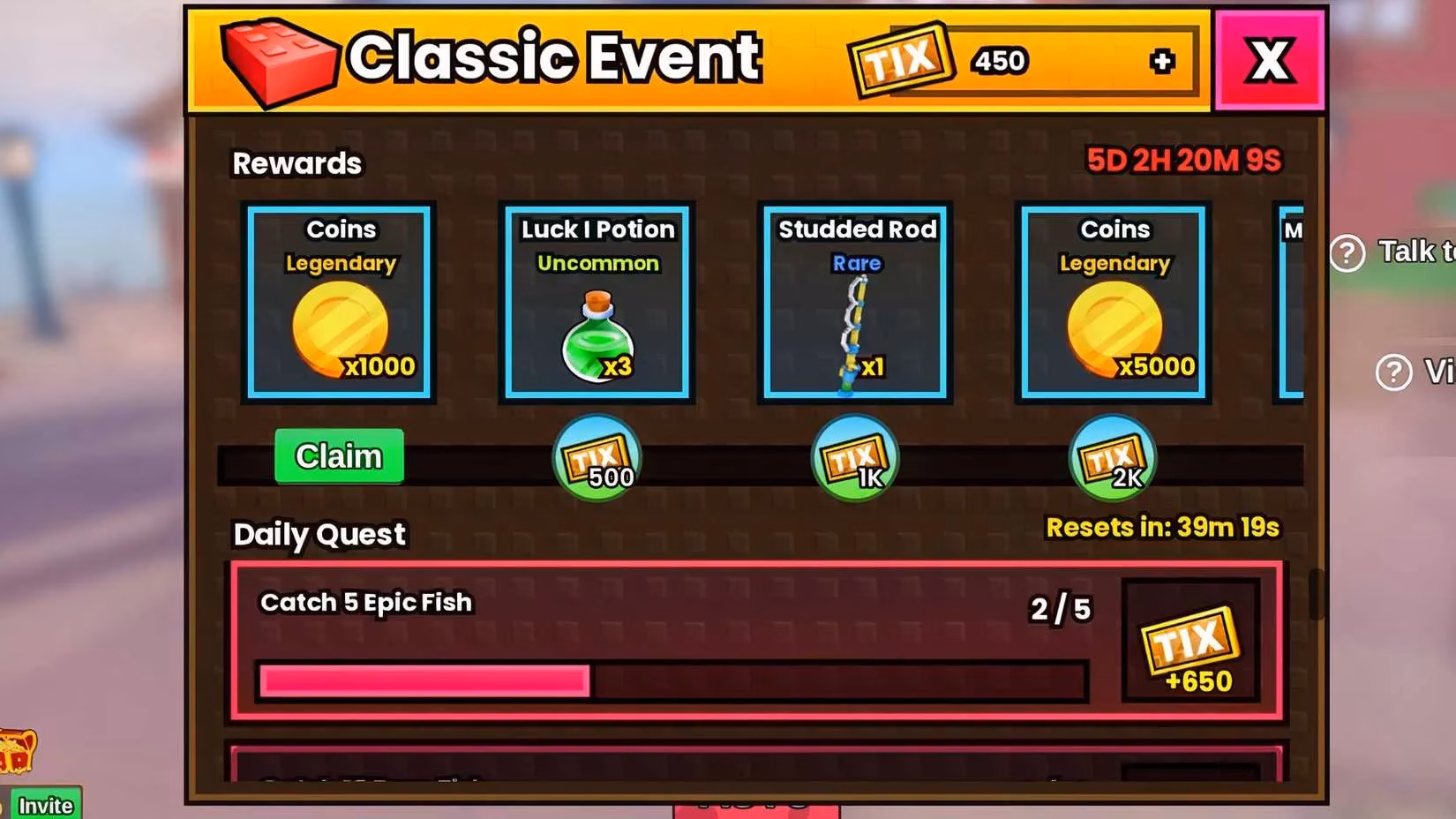Click the TIX ticket icon in the header

pos(900,60)
